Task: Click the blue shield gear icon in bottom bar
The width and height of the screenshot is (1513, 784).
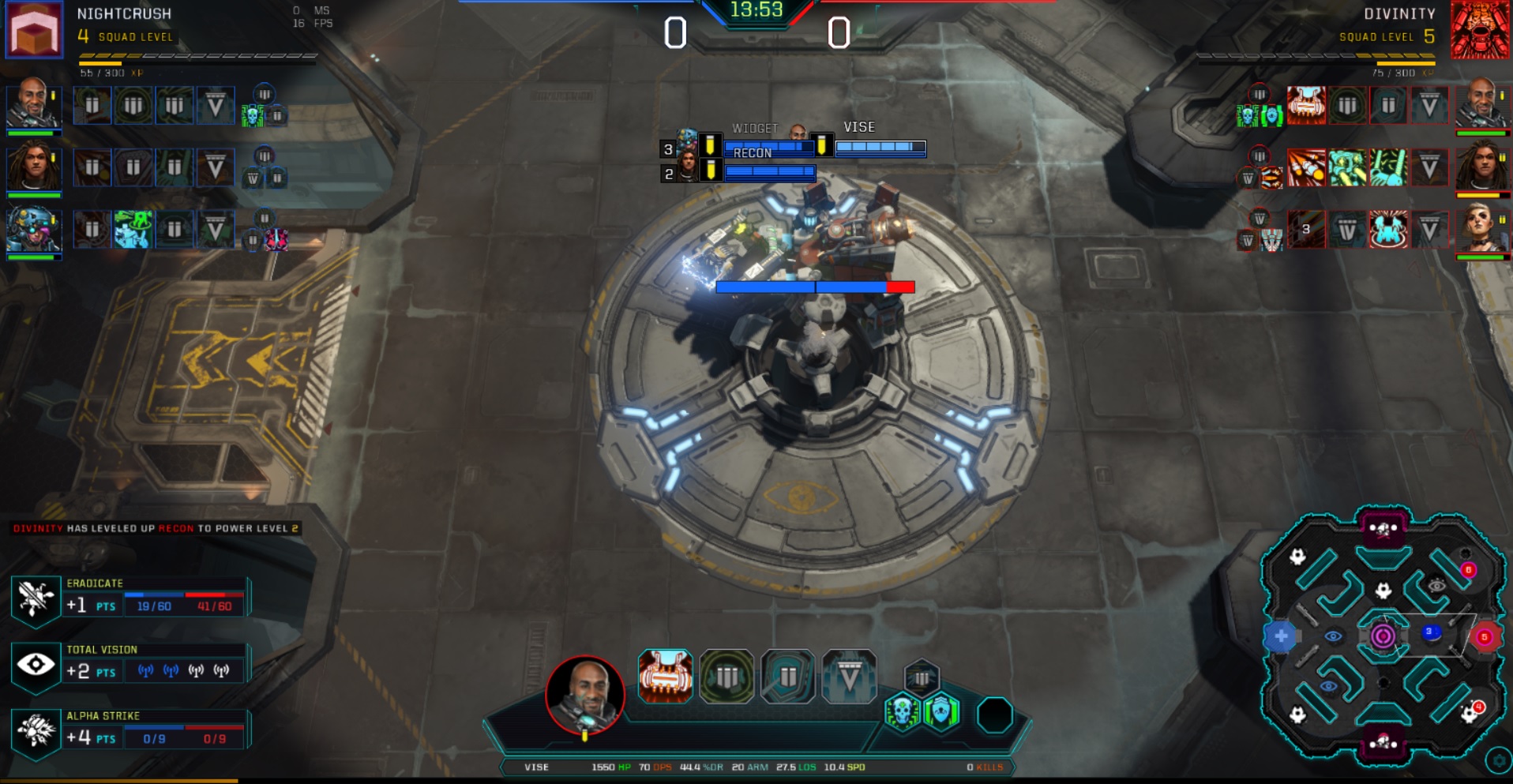Action: pos(940,713)
